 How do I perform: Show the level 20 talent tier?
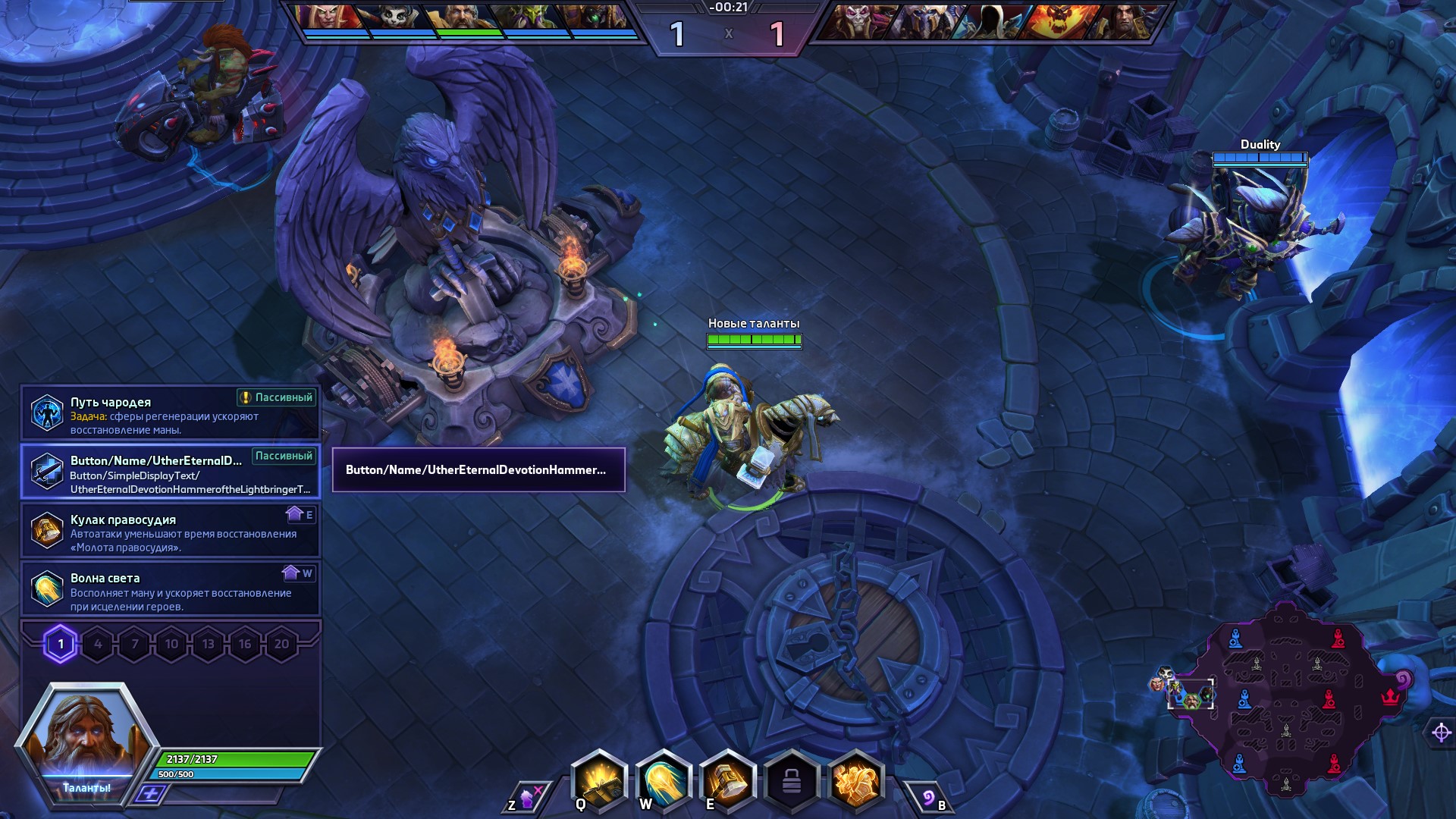point(281,645)
